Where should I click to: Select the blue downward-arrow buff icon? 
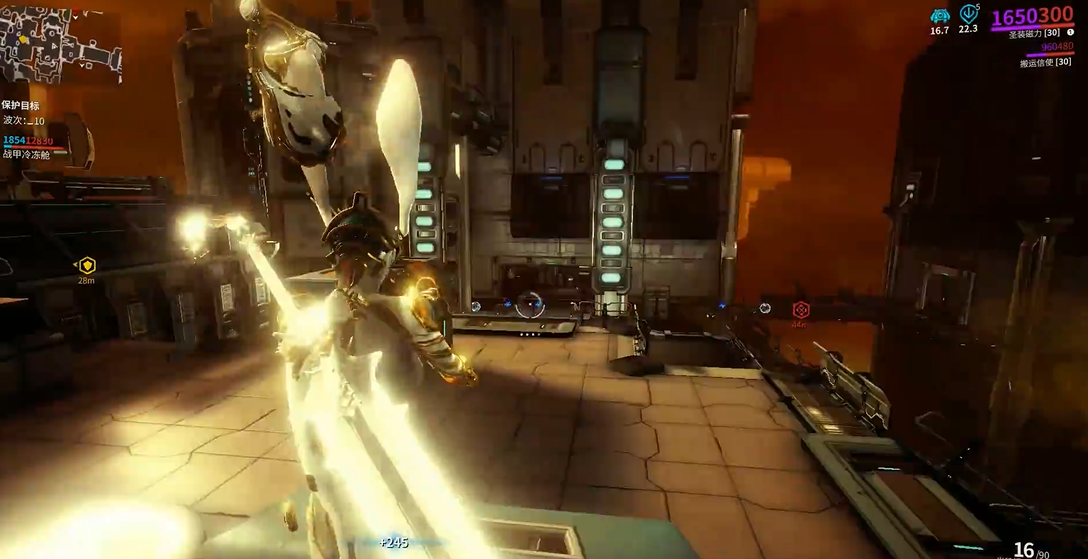point(968,14)
